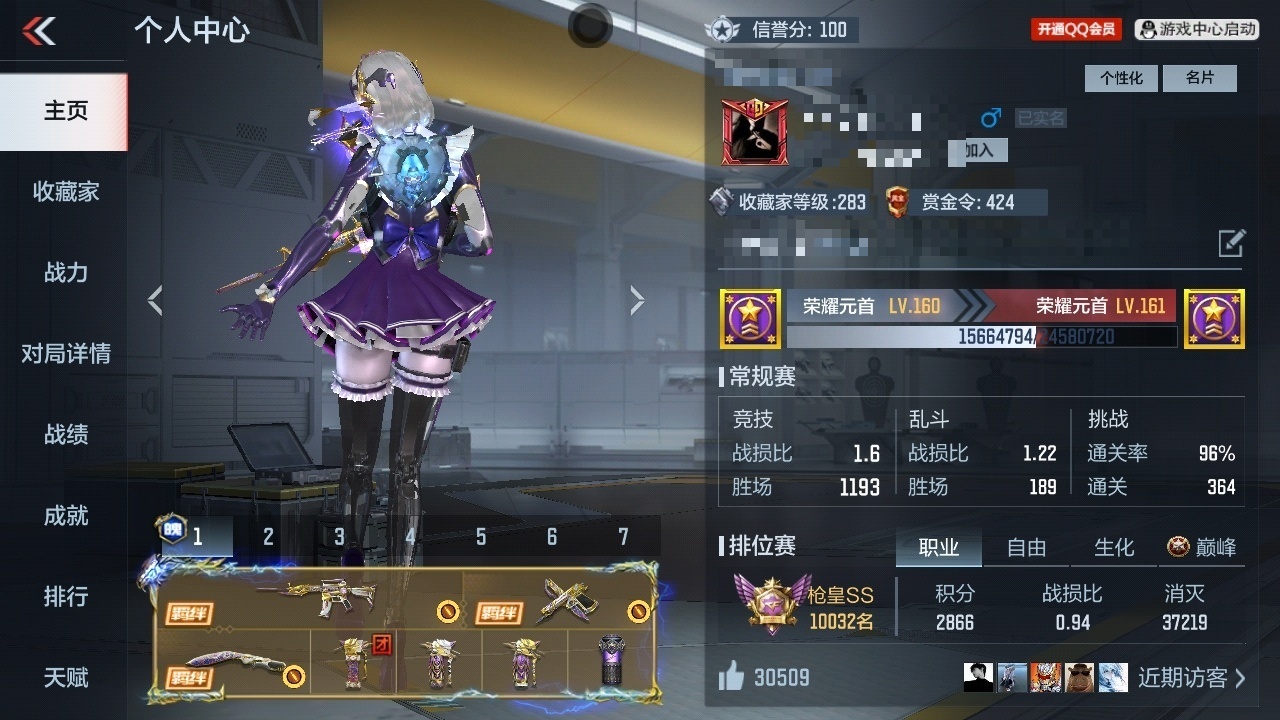The image size is (1280, 720).
Task: Open the 收藏家 collector section
Action: 65,192
